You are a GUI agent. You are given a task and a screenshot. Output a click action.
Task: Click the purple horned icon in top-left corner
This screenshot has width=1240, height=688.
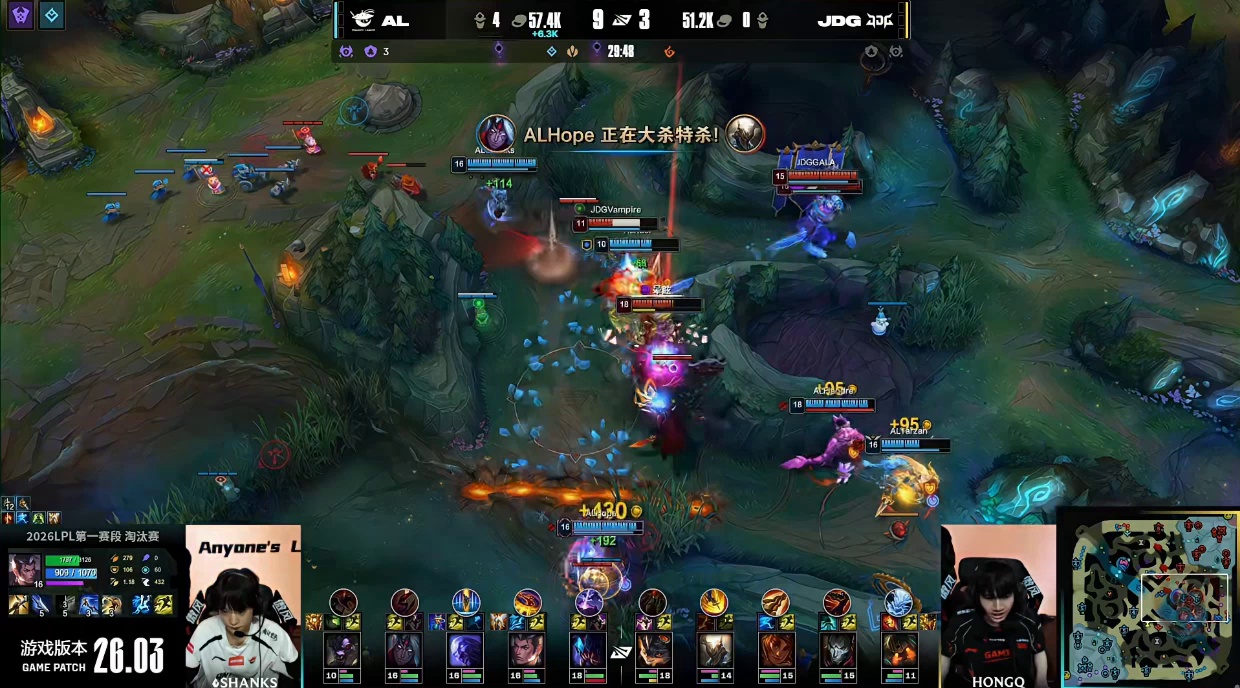point(20,14)
